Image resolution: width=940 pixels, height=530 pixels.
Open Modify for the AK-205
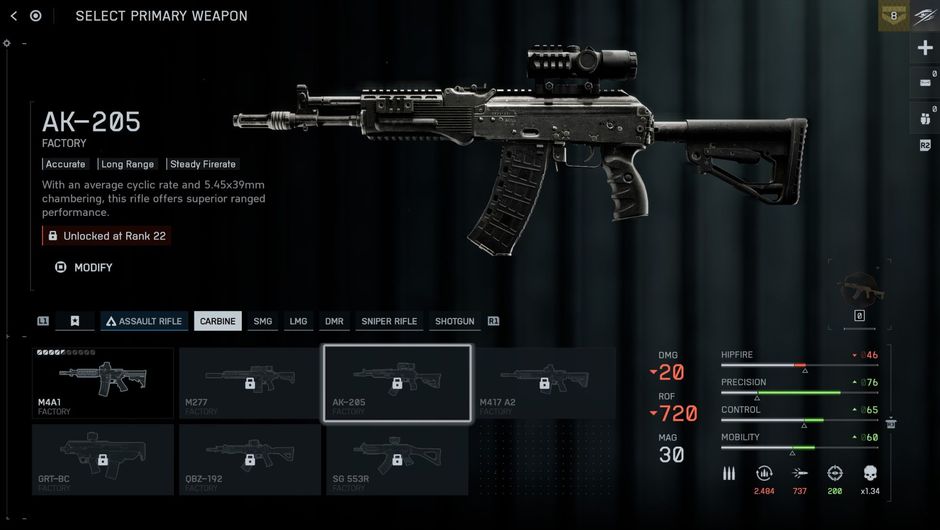tap(85, 267)
